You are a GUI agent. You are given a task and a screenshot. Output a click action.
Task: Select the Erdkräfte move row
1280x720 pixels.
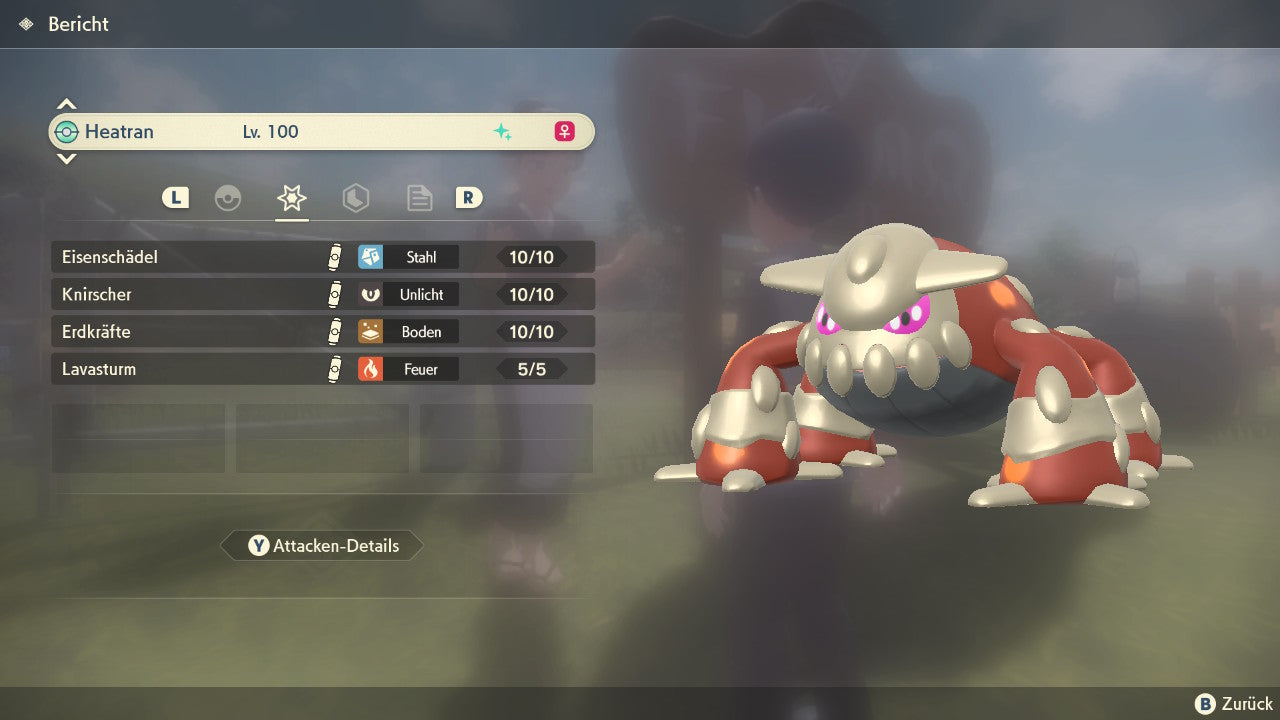pos(322,332)
